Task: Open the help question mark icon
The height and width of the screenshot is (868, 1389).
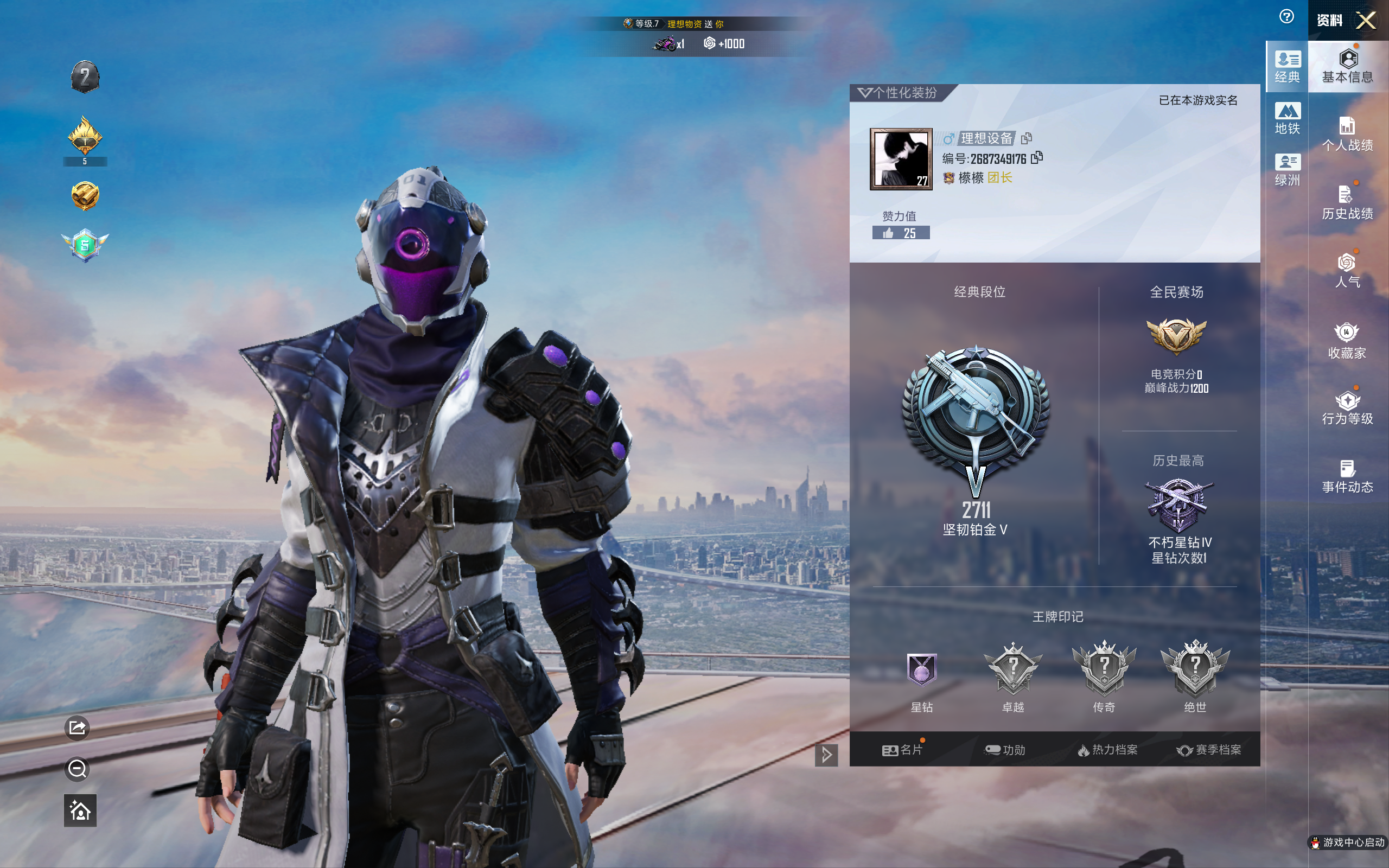Action: coord(1286,17)
